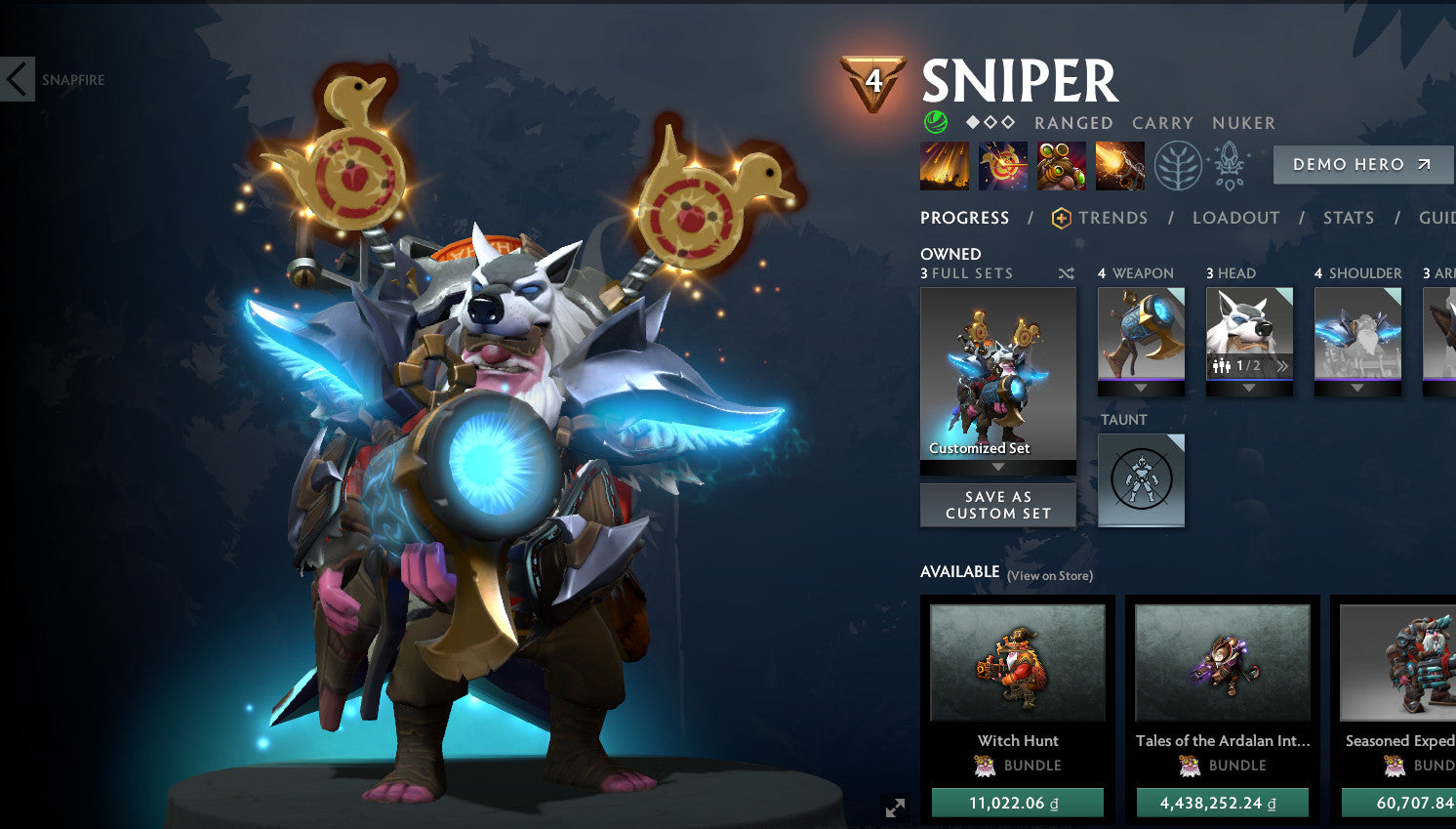Open the weapon slot dropdown arrow
Viewport: 1456px width, 829px height.
pos(1141,389)
